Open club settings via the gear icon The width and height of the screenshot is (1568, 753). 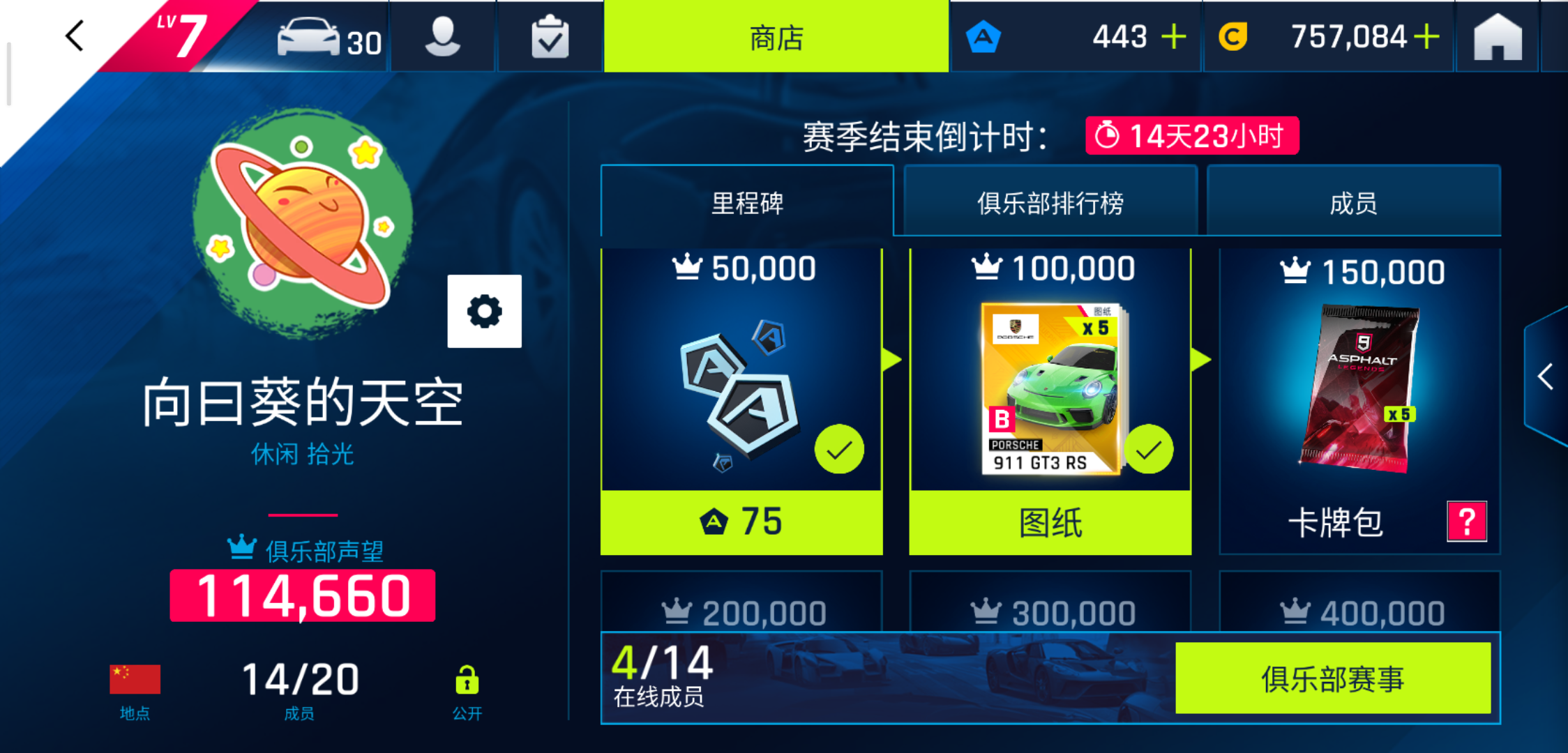[485, 312]
